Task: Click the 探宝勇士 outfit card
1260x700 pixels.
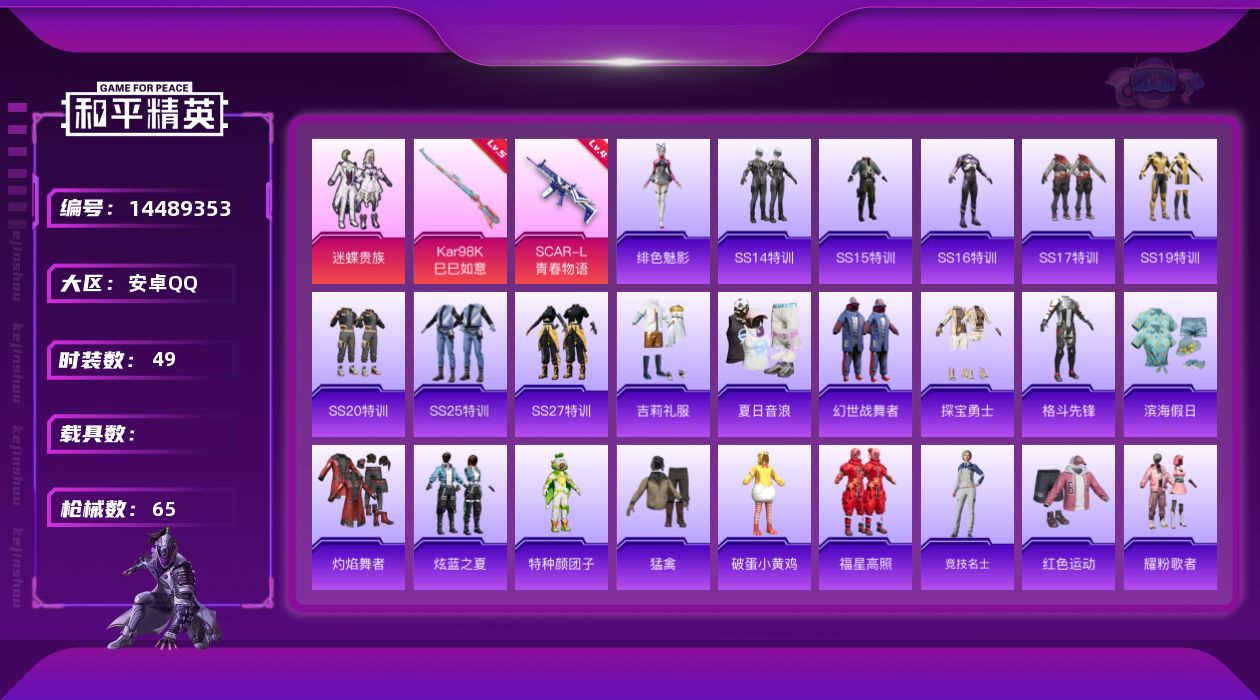Action: (967, 364)
